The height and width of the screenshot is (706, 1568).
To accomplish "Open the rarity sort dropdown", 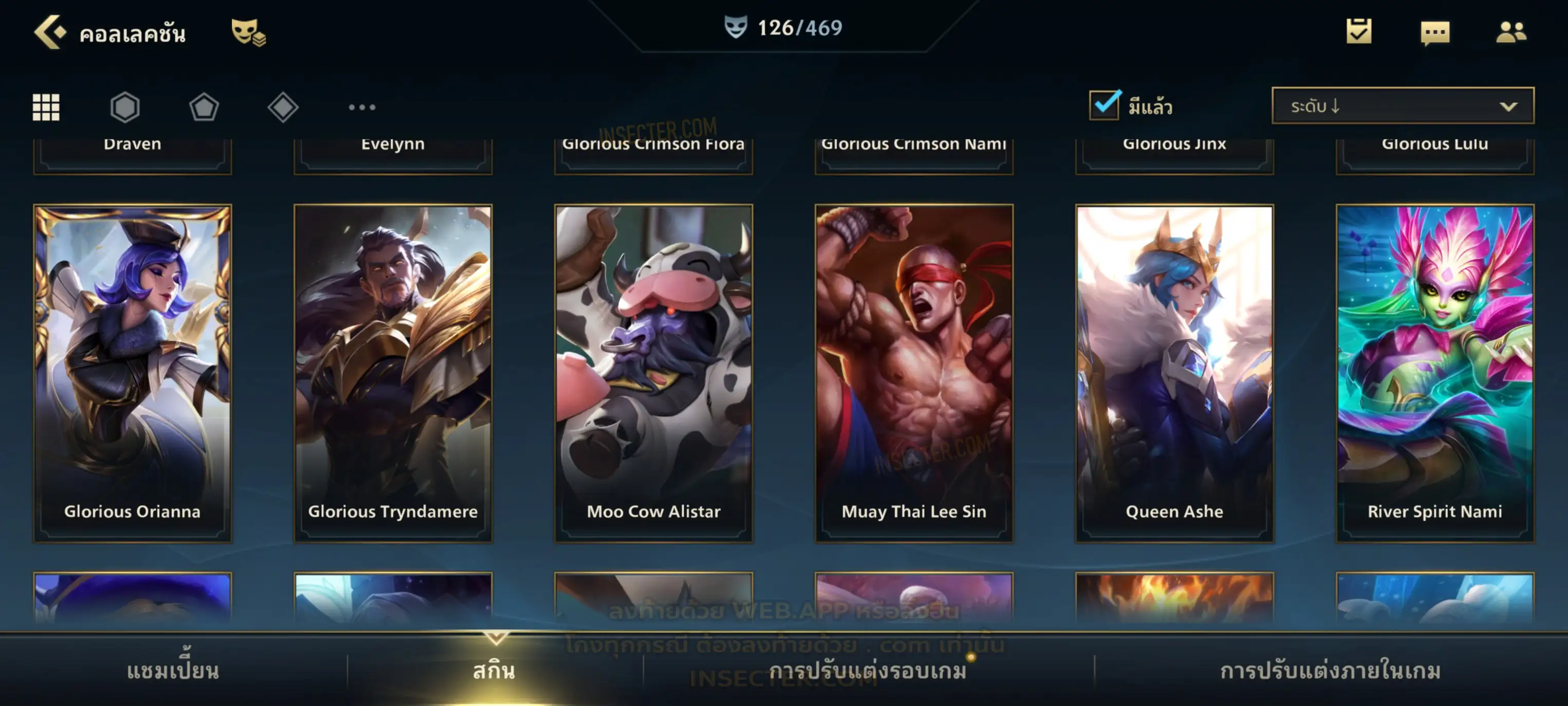I will coord(1403,106).
